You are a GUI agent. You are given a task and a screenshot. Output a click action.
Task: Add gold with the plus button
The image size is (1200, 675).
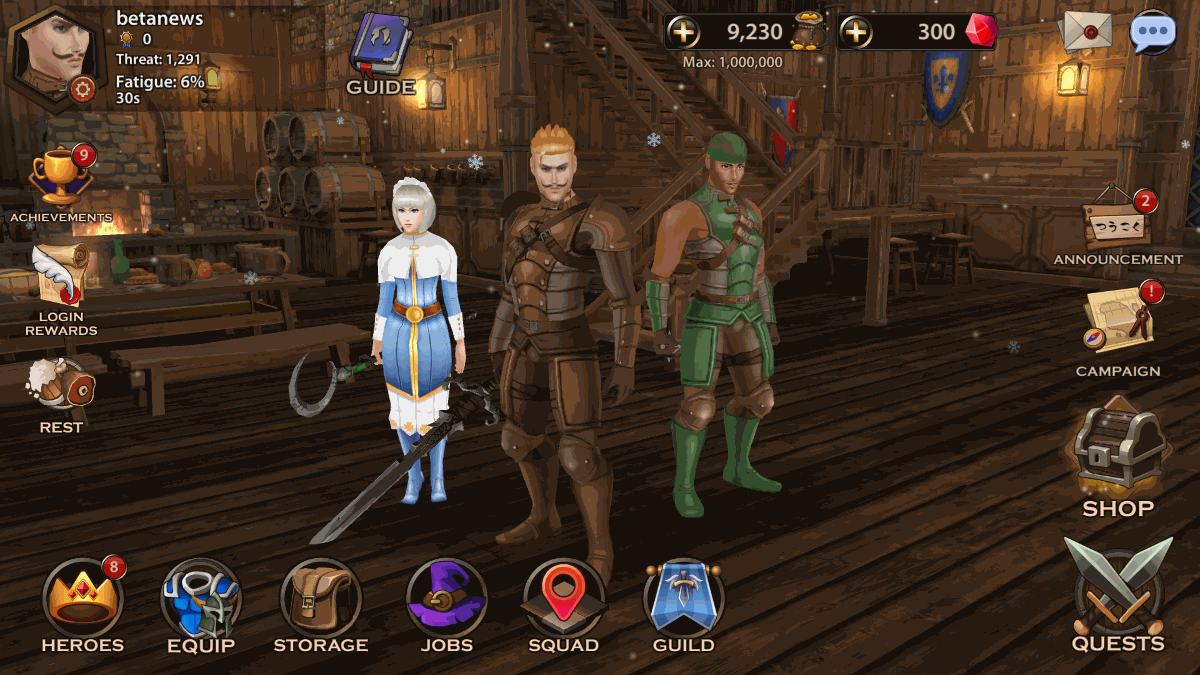[x=684, y=32]
